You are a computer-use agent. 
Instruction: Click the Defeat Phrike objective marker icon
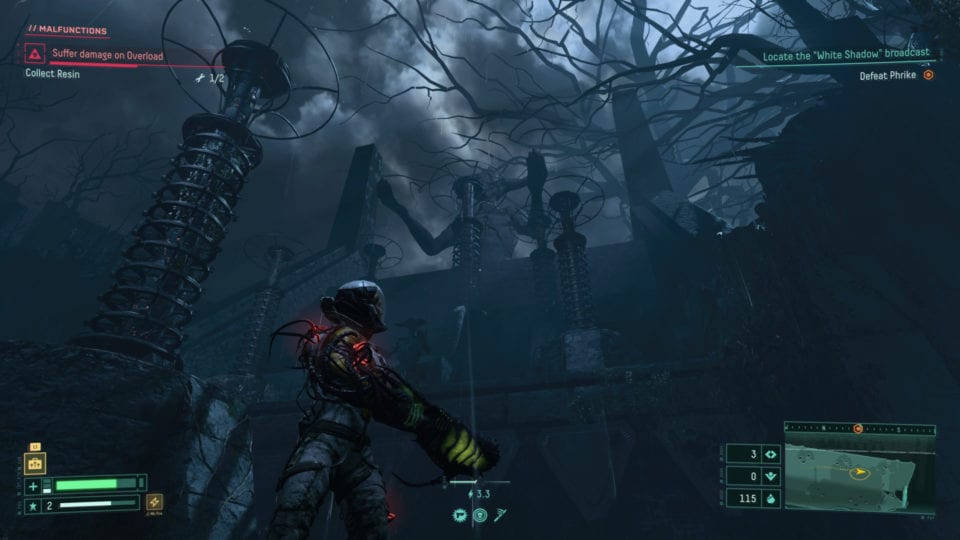coord(928,75)
